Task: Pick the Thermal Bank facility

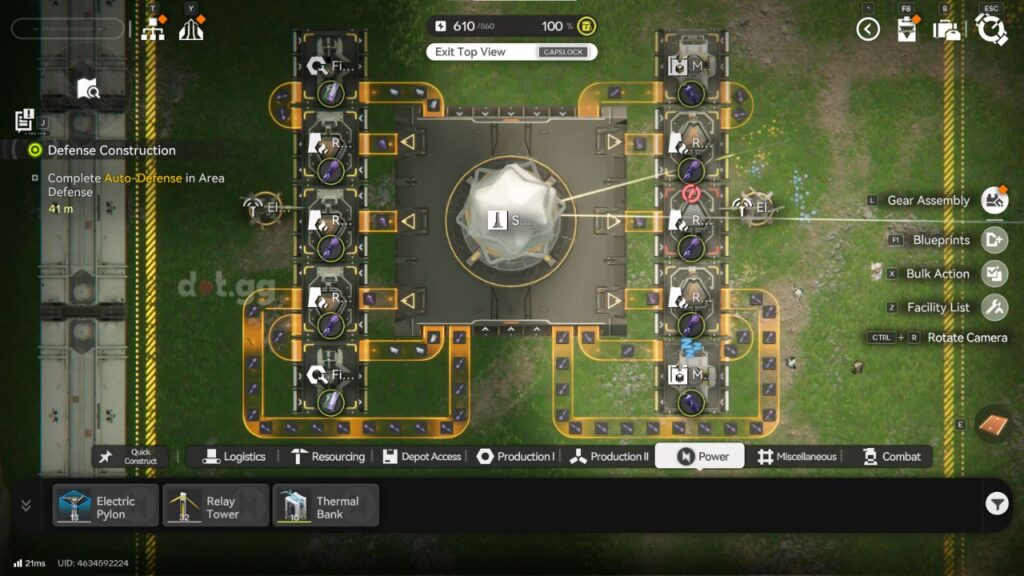Action: coord(326,506)
